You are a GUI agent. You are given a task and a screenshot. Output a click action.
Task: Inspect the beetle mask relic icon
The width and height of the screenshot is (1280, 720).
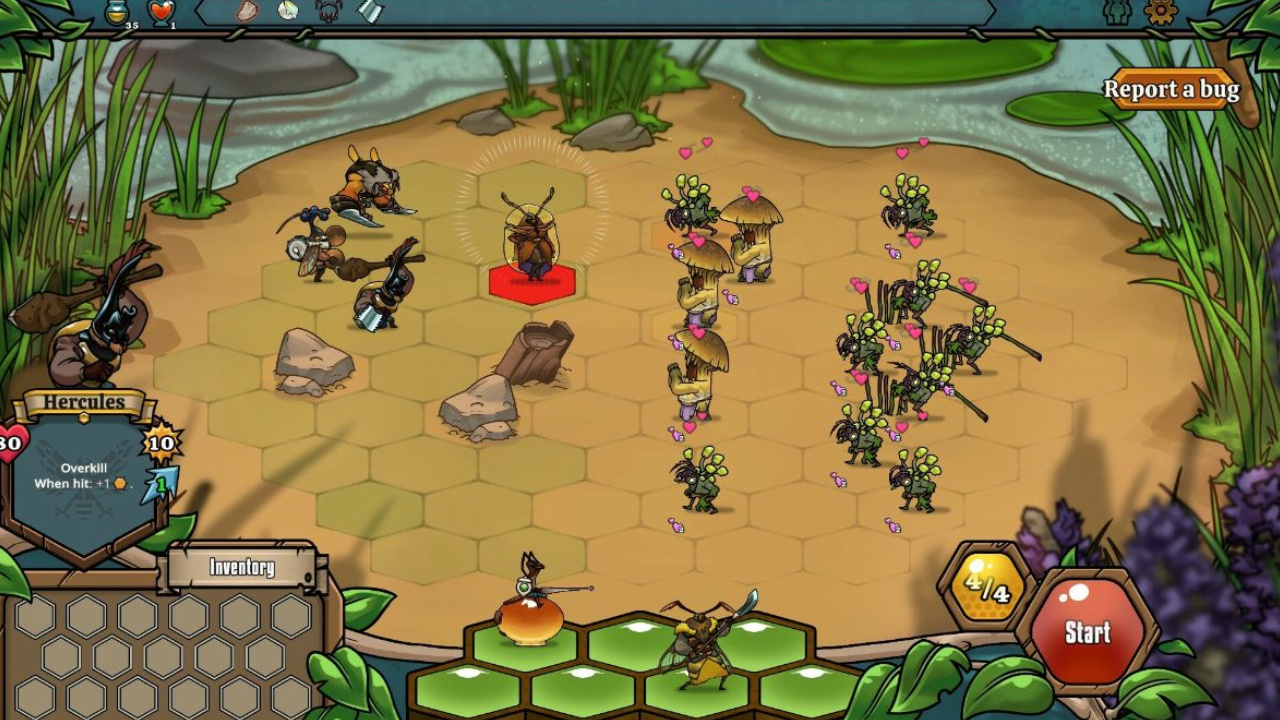click(x=328, y=11)
